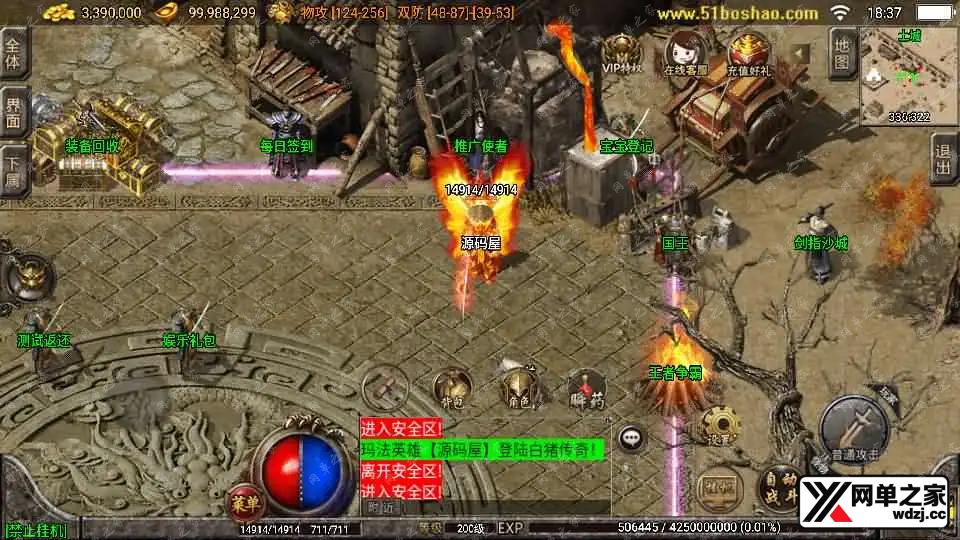Hit the 退出 exit button

pos(943,160)
